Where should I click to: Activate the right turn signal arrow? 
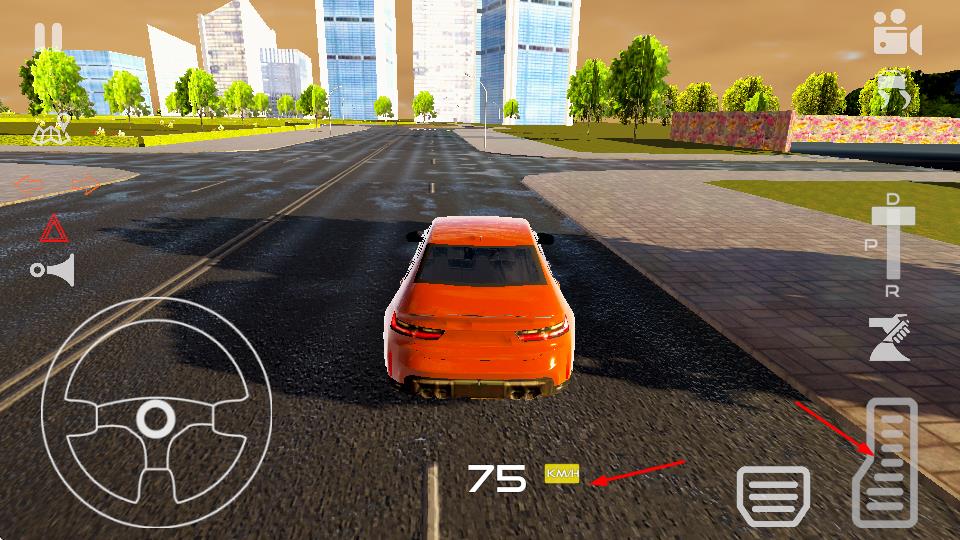(x=88, y=185)
